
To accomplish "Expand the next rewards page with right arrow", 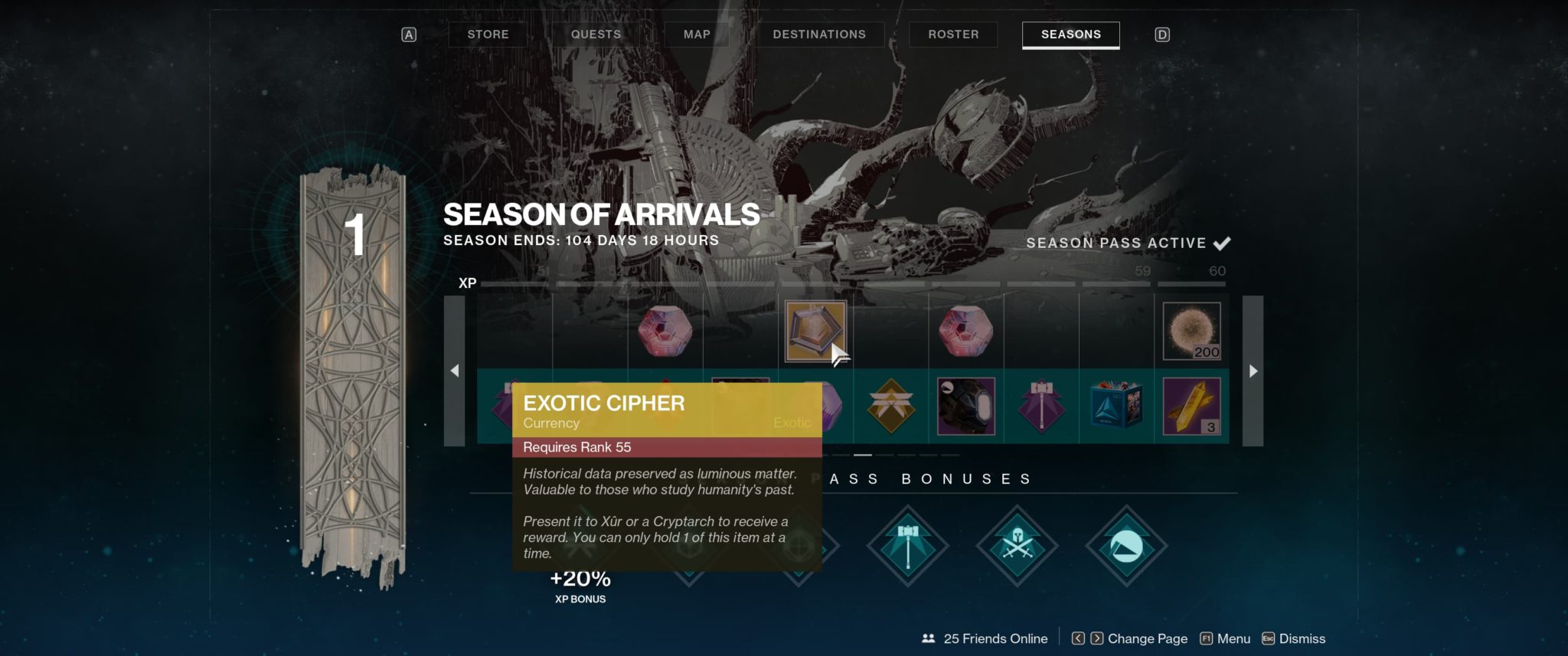I will click(x=1253, y=370).
